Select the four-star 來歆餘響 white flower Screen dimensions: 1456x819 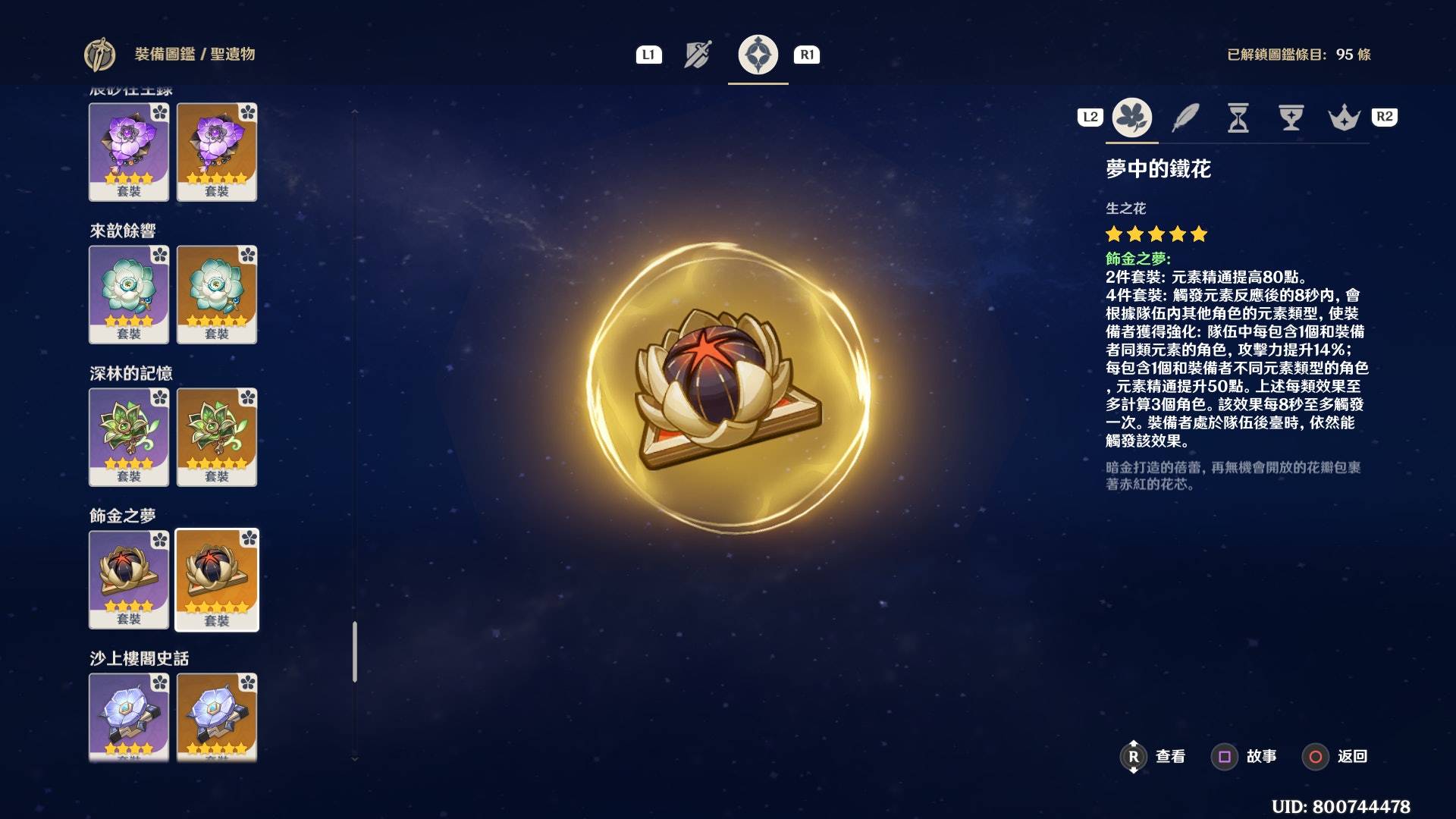coord(129,294)
